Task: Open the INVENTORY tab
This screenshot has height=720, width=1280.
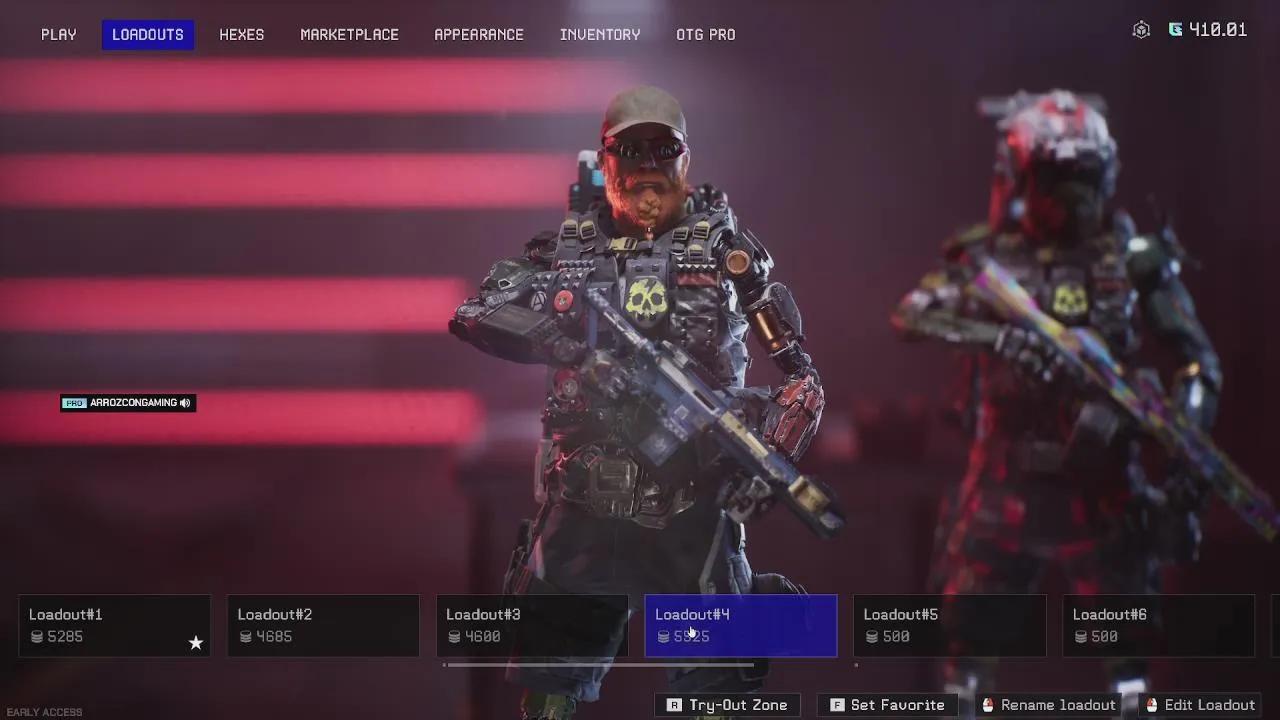Action: (x=600, y=34)
